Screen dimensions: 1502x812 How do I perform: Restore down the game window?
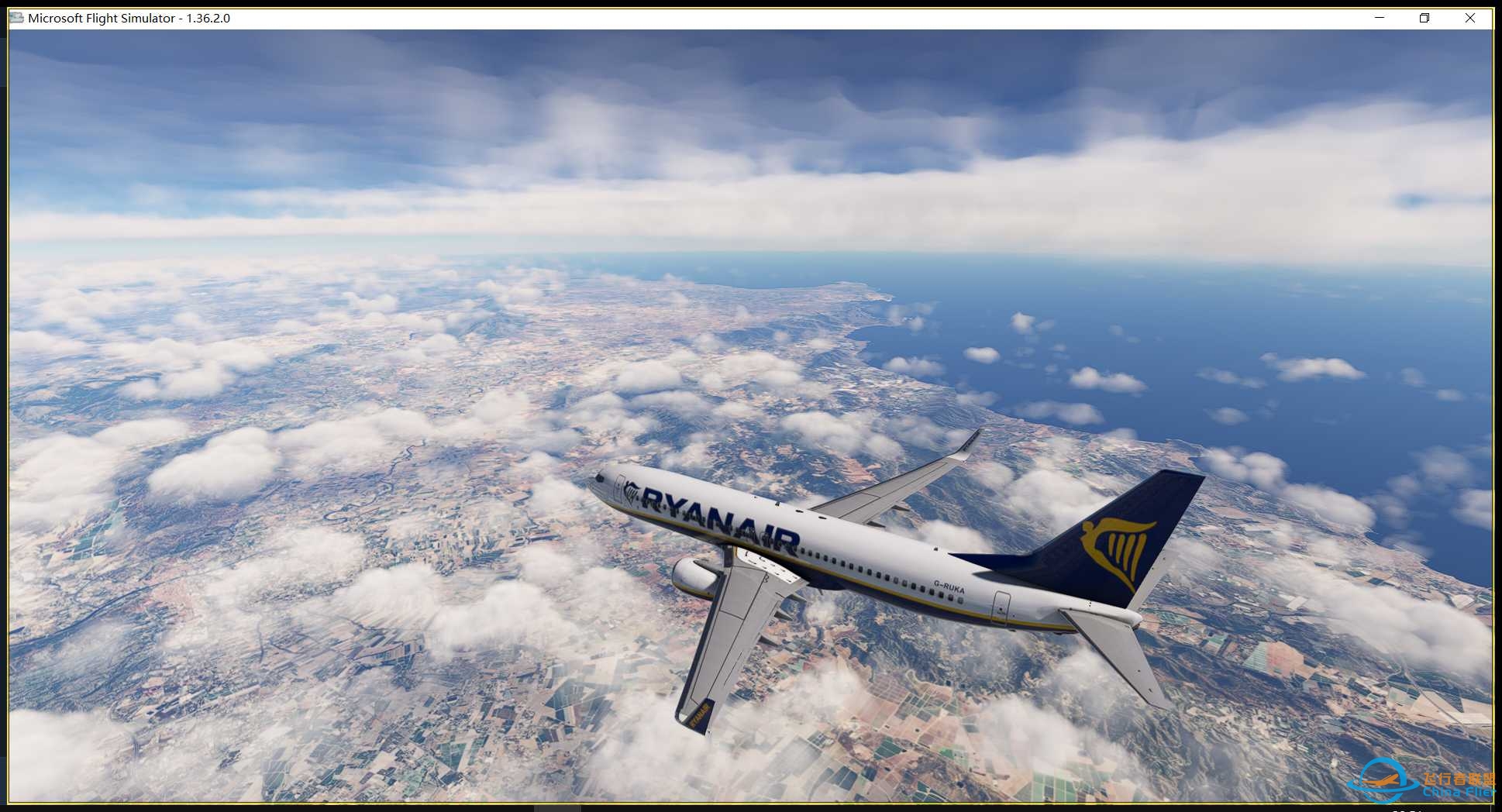pos(1424,18)
